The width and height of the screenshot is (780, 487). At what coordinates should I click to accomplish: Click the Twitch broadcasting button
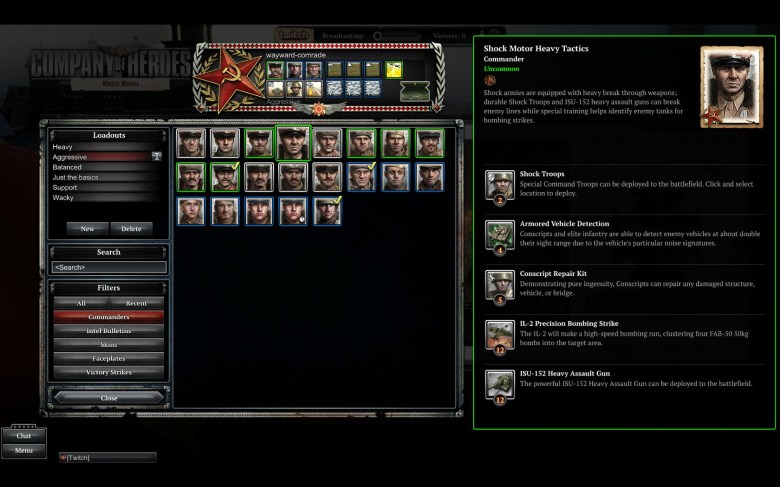(294, 35)
